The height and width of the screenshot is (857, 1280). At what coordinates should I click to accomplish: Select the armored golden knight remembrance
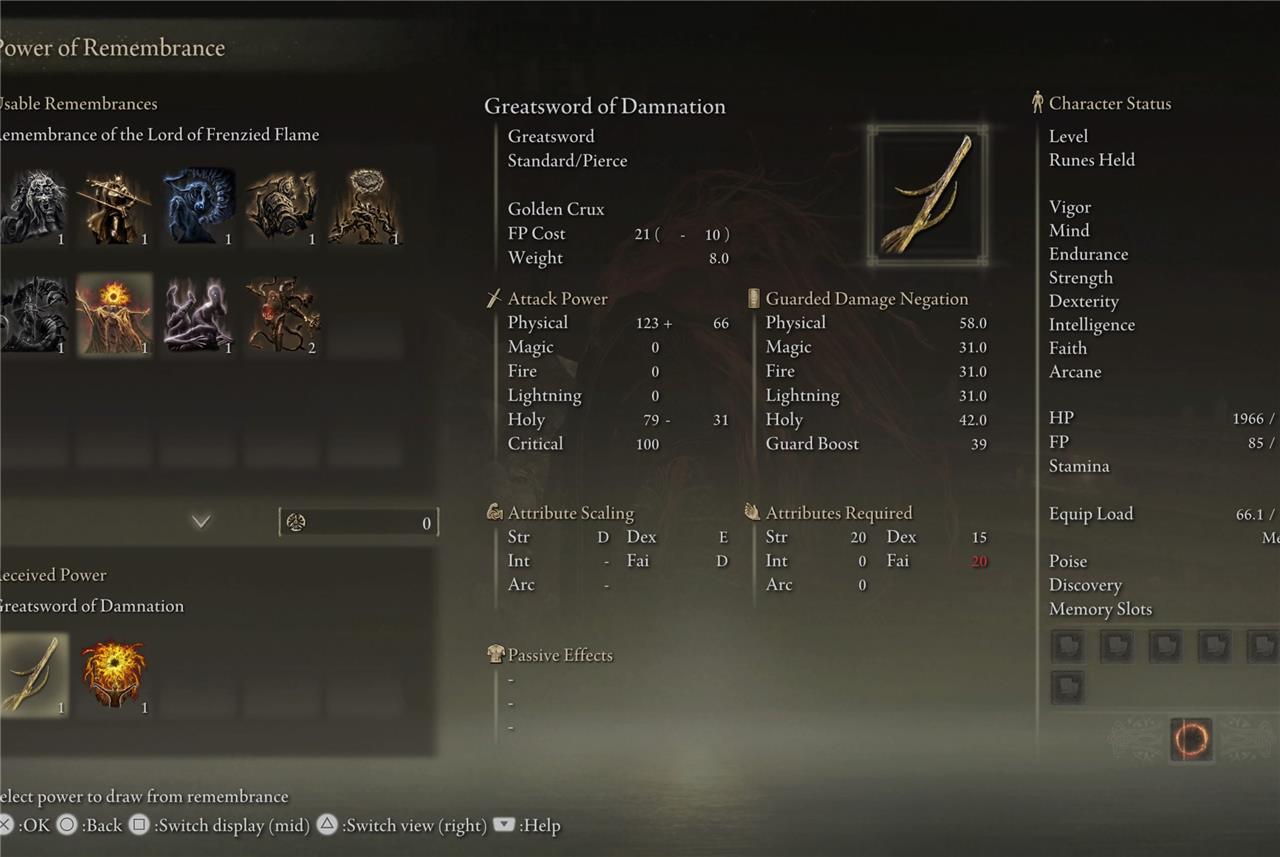282,208
